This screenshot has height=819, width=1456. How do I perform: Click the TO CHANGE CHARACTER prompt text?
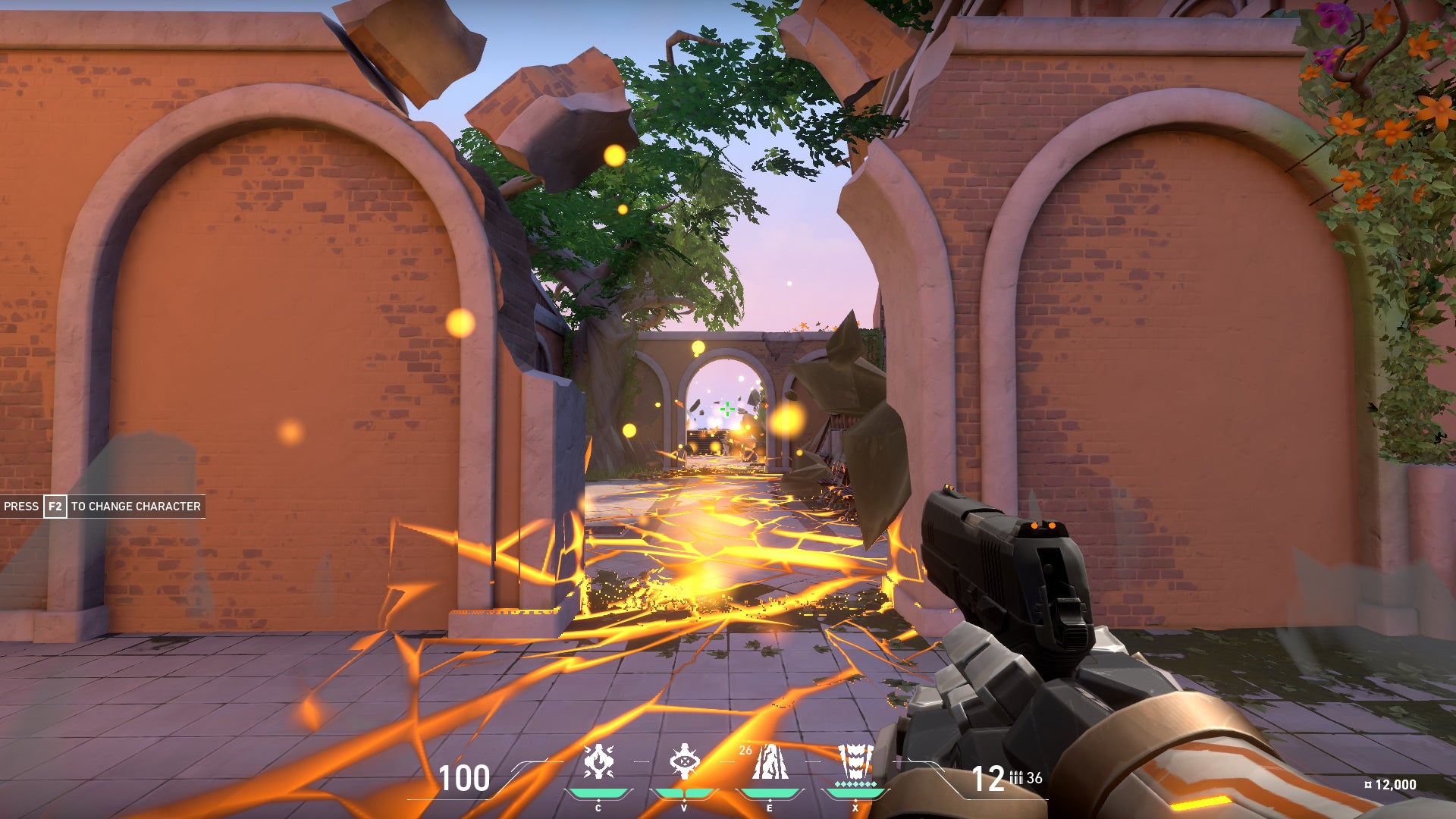click(135, 506)
